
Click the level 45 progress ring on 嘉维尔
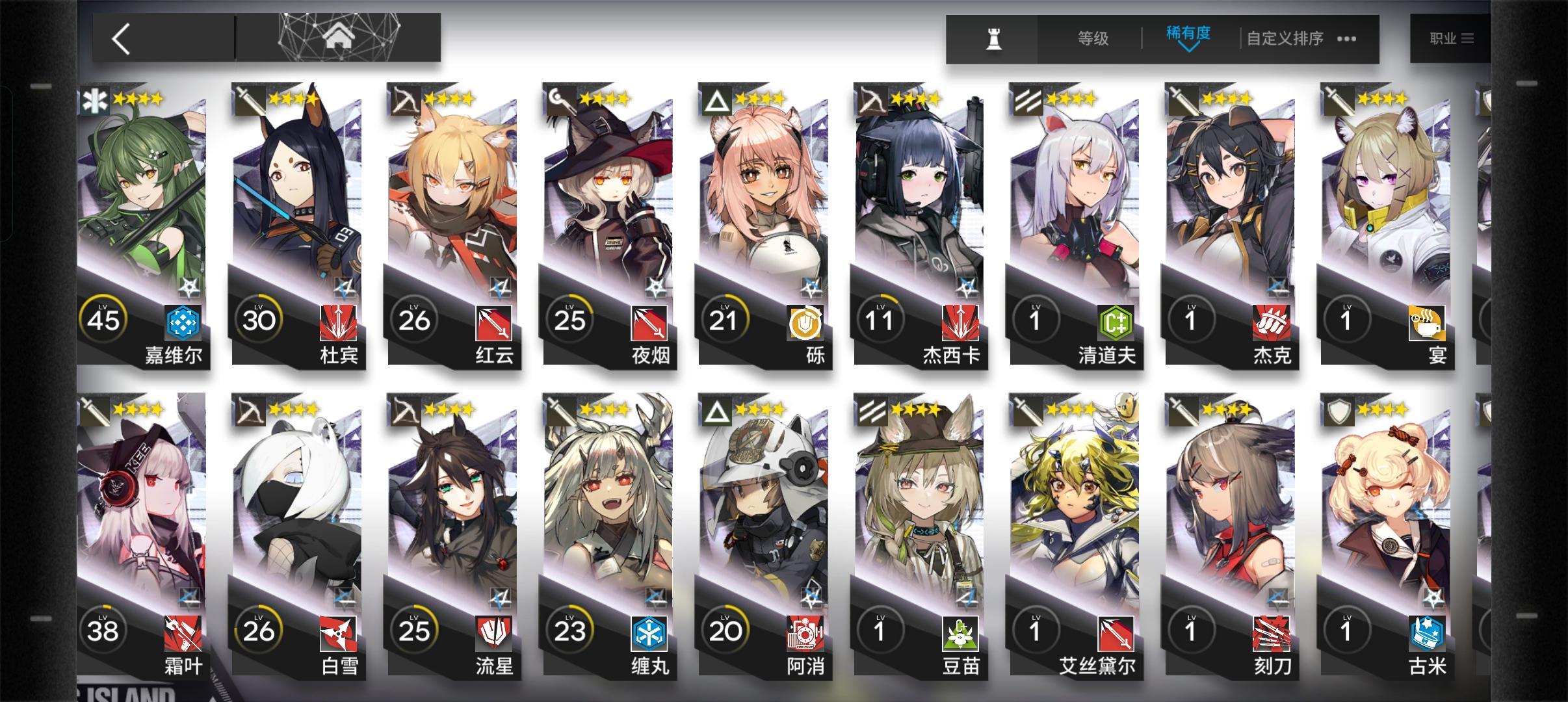click(103, 318)
